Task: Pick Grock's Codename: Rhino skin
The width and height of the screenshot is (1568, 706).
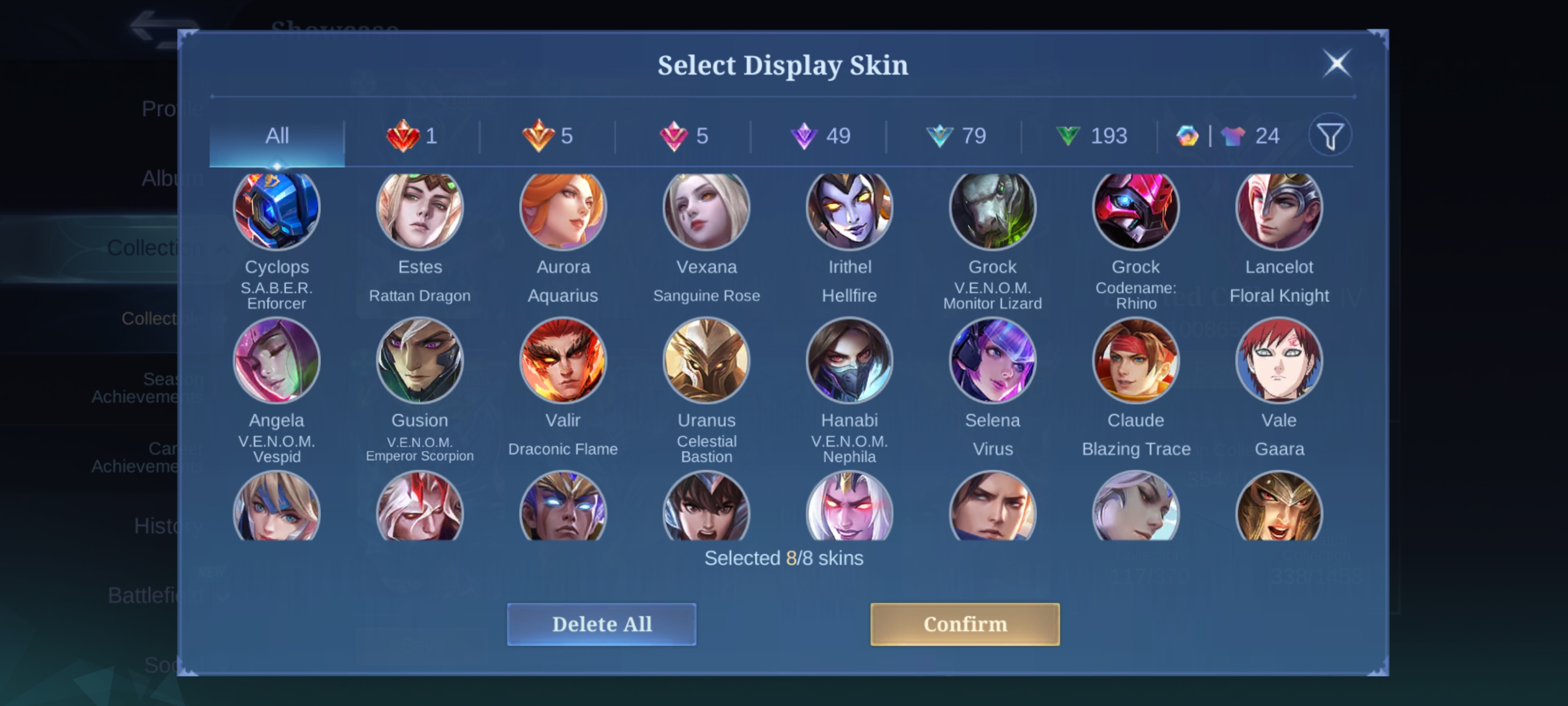Action: [x=1136, y=209]
